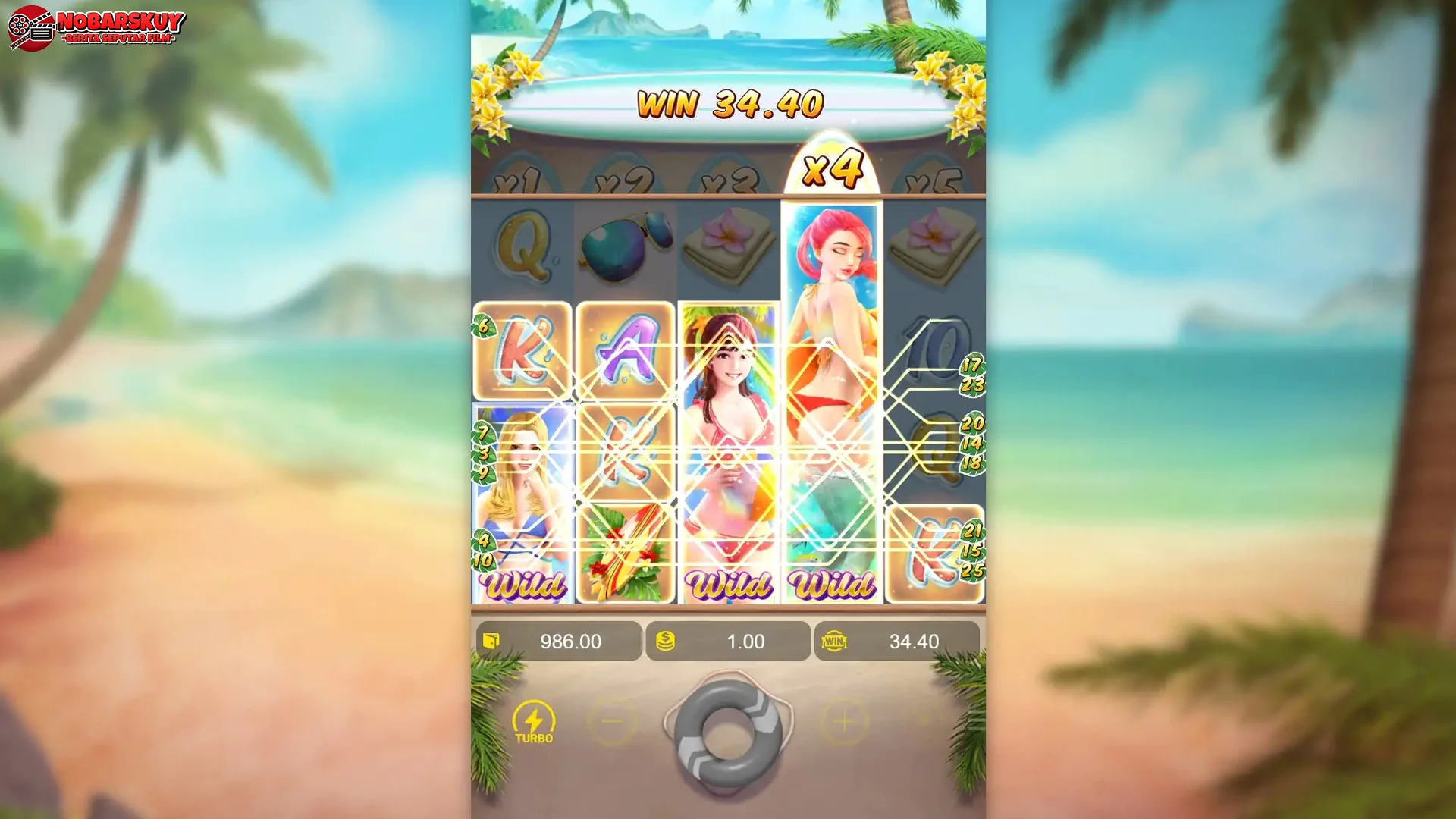Screen dimensions: 1456x819
Task: Click the bet value 1.00 display
Action: point(747,641)
